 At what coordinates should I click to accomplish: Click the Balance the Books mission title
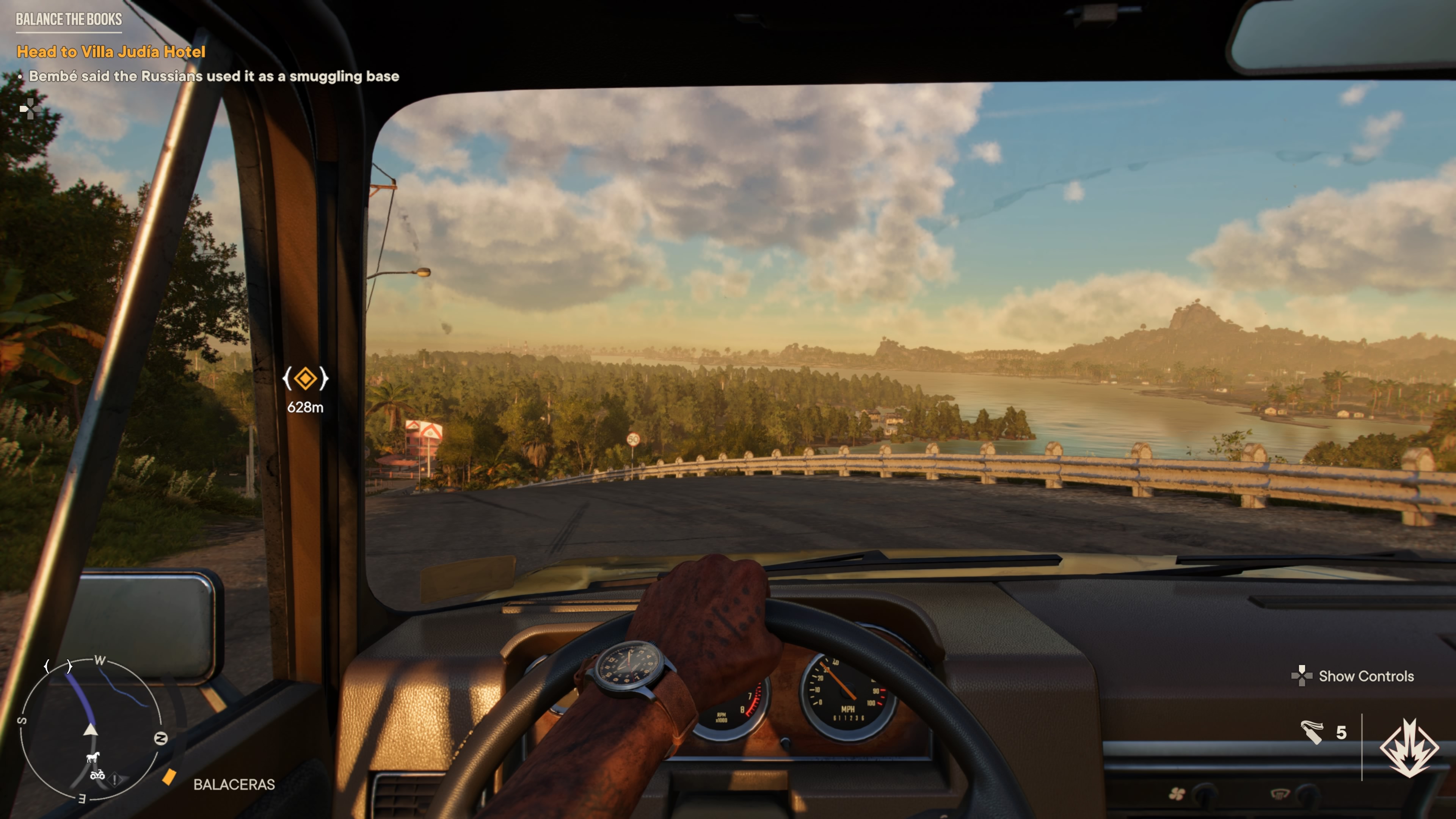[69, 19]
